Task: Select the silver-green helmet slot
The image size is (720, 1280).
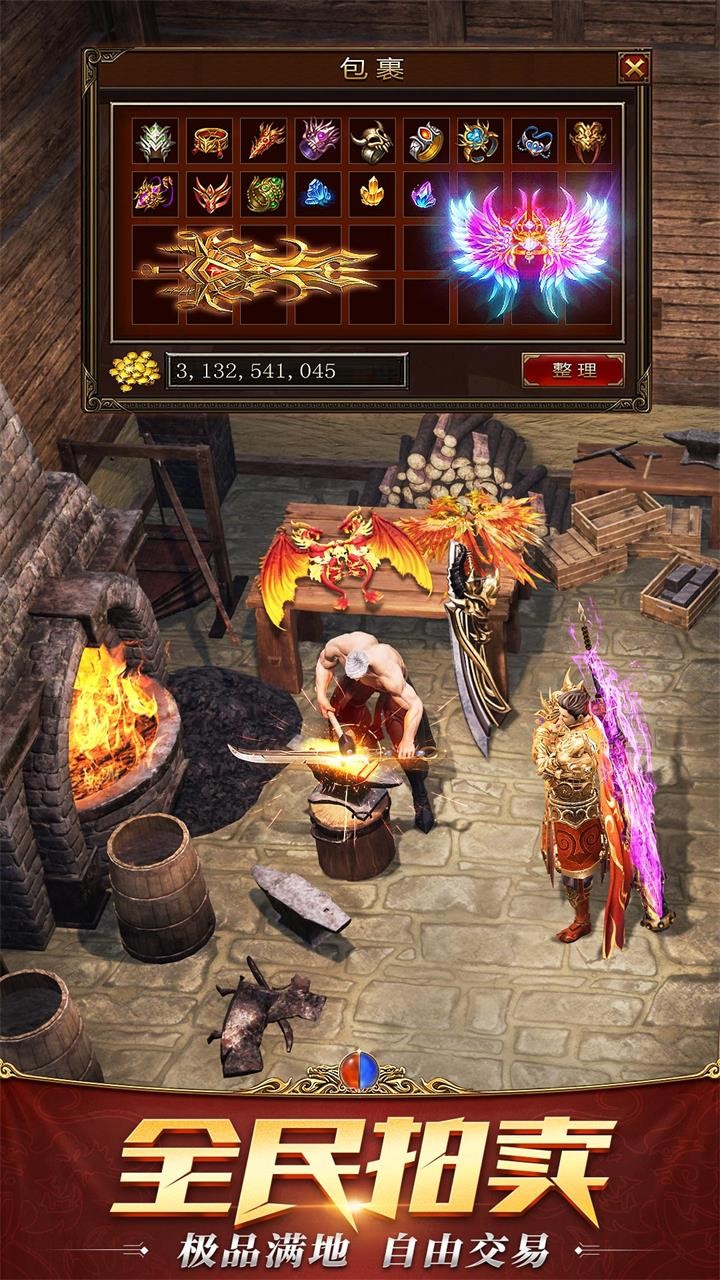Action: 156,140
